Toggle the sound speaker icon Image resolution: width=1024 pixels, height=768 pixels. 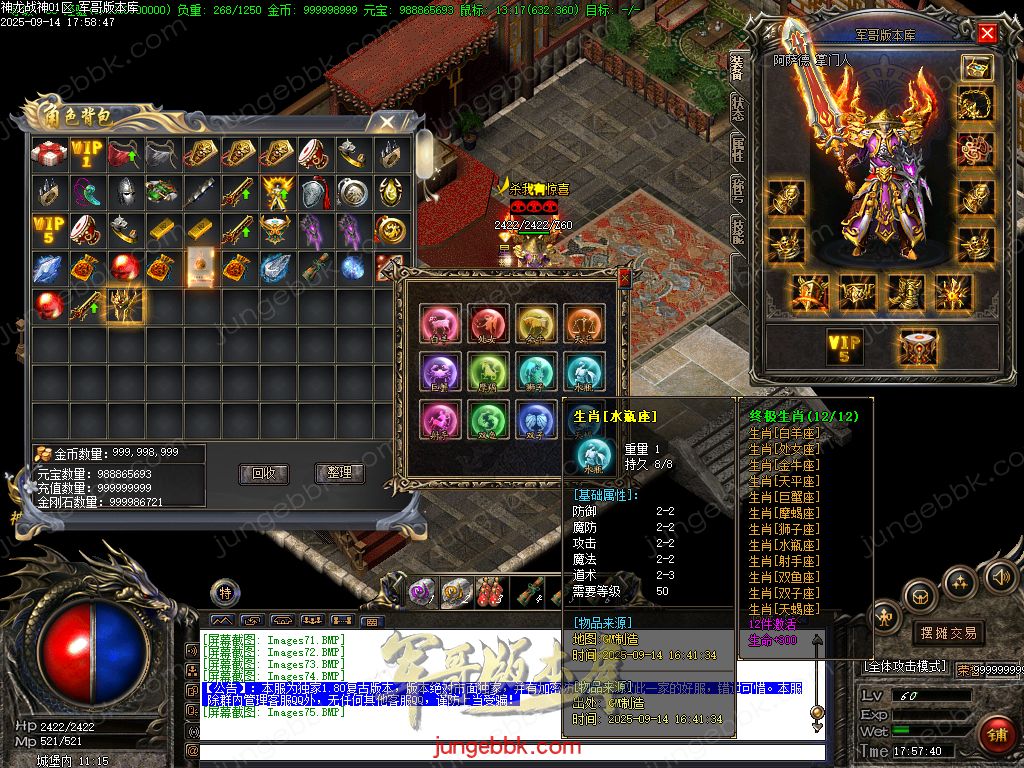[x=999, y=576]
